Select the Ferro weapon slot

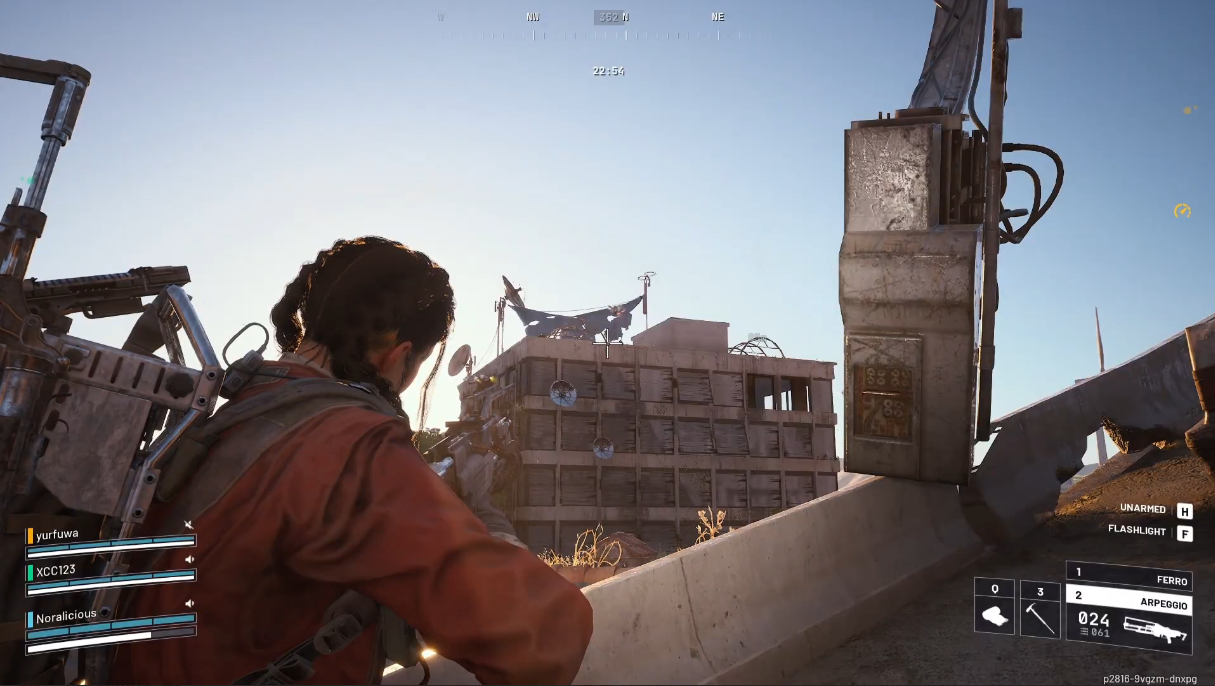tap(1128, 577)
